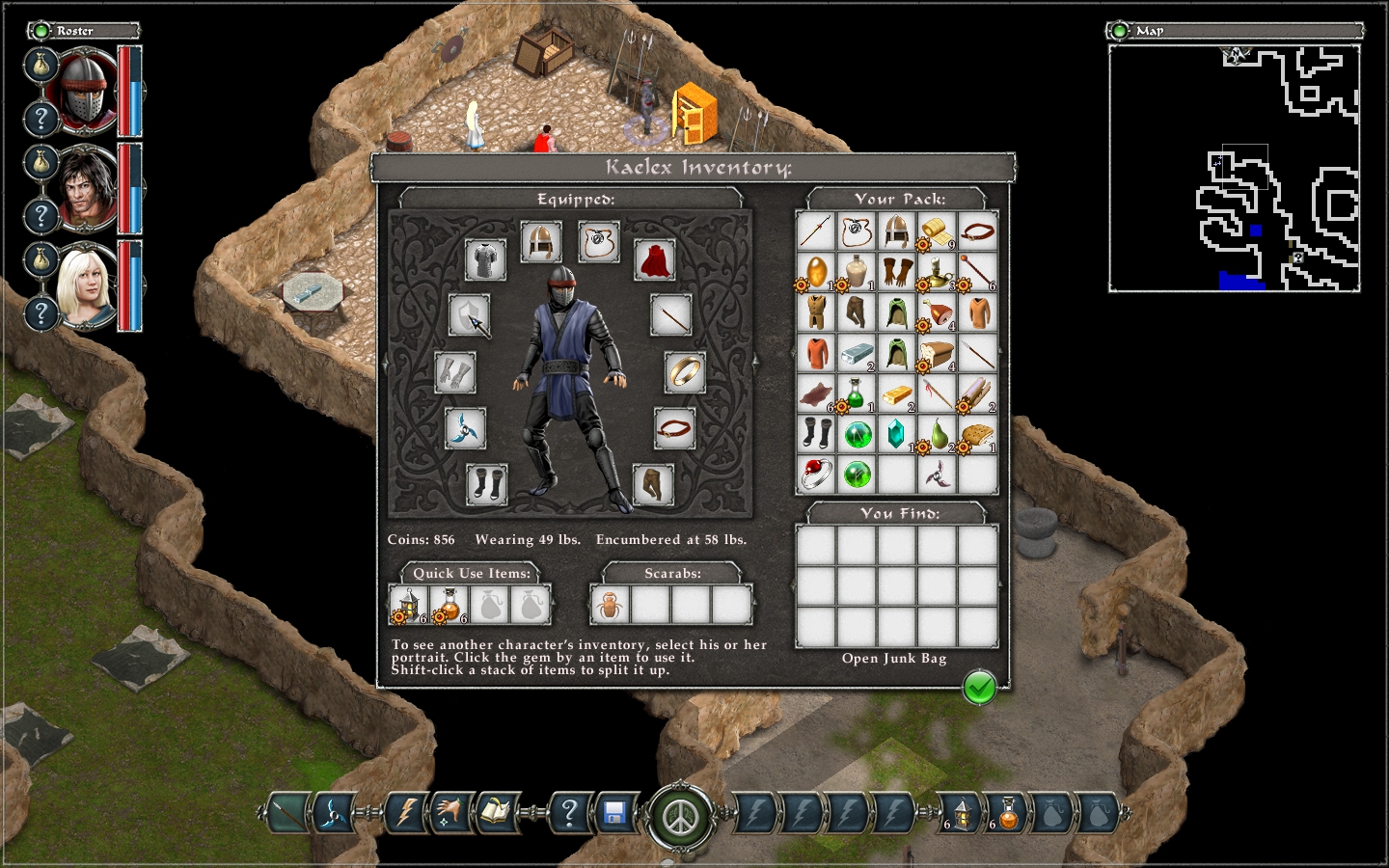Open the spellbook on the bottom bar

pyautogui.click(x=495, y=814)
